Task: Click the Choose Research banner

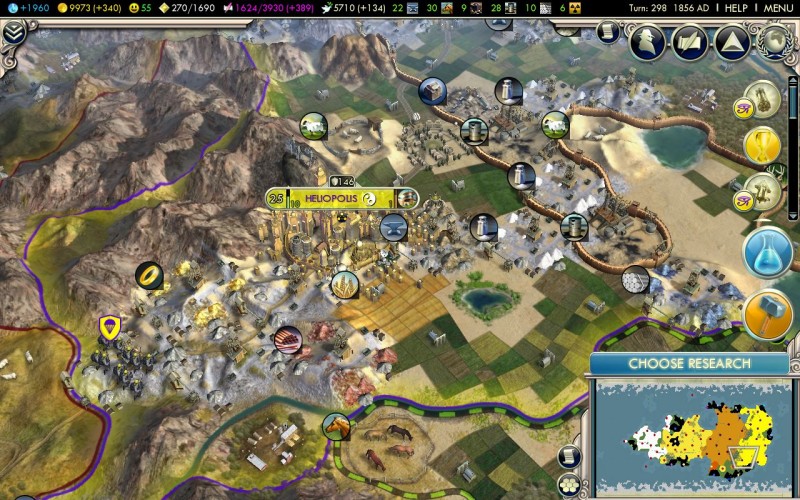Action: coord(688,363)
